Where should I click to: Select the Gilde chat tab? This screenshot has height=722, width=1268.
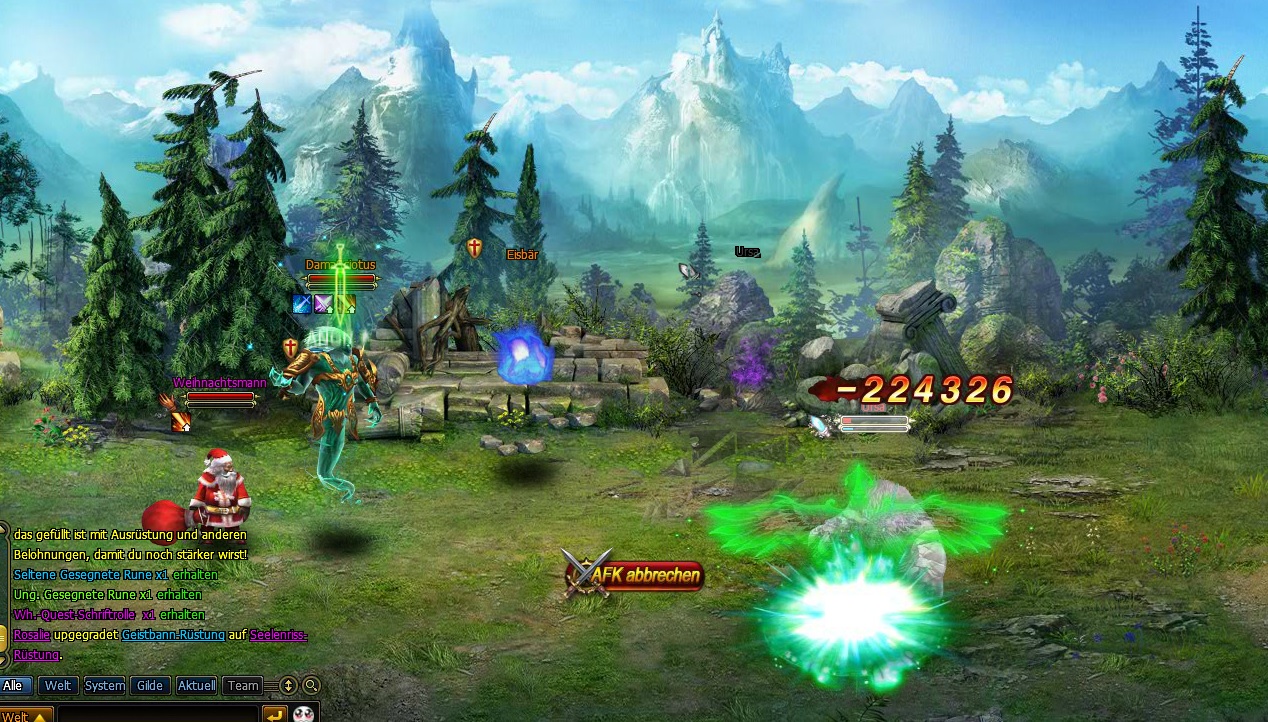(150, 686)
